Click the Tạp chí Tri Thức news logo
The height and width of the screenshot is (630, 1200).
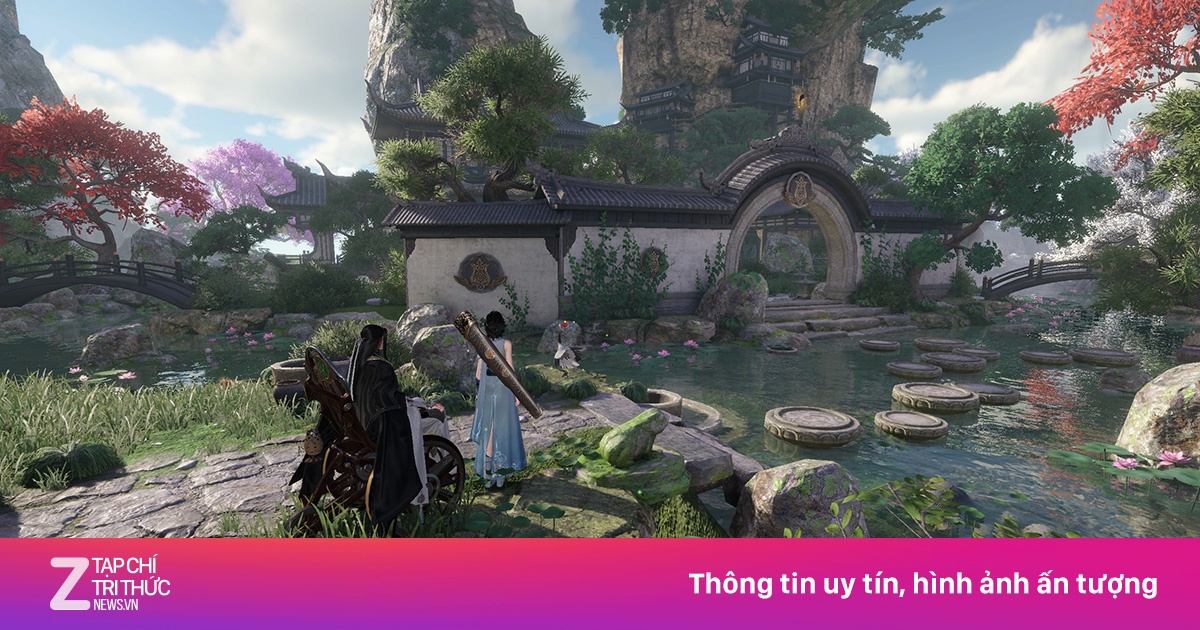[x=110, y=584]
